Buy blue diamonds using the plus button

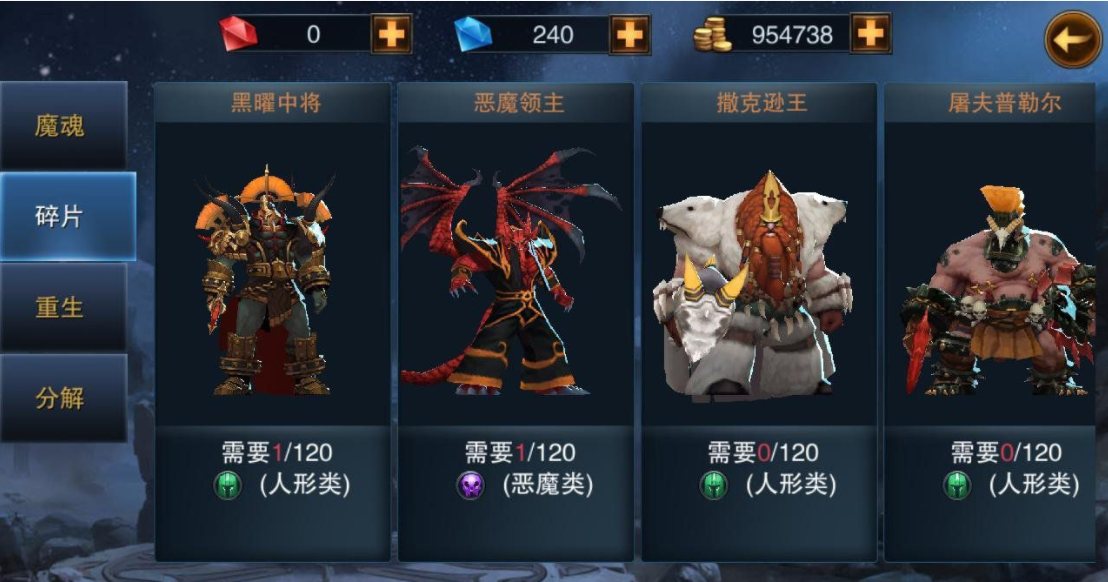(x=630, y=35)
